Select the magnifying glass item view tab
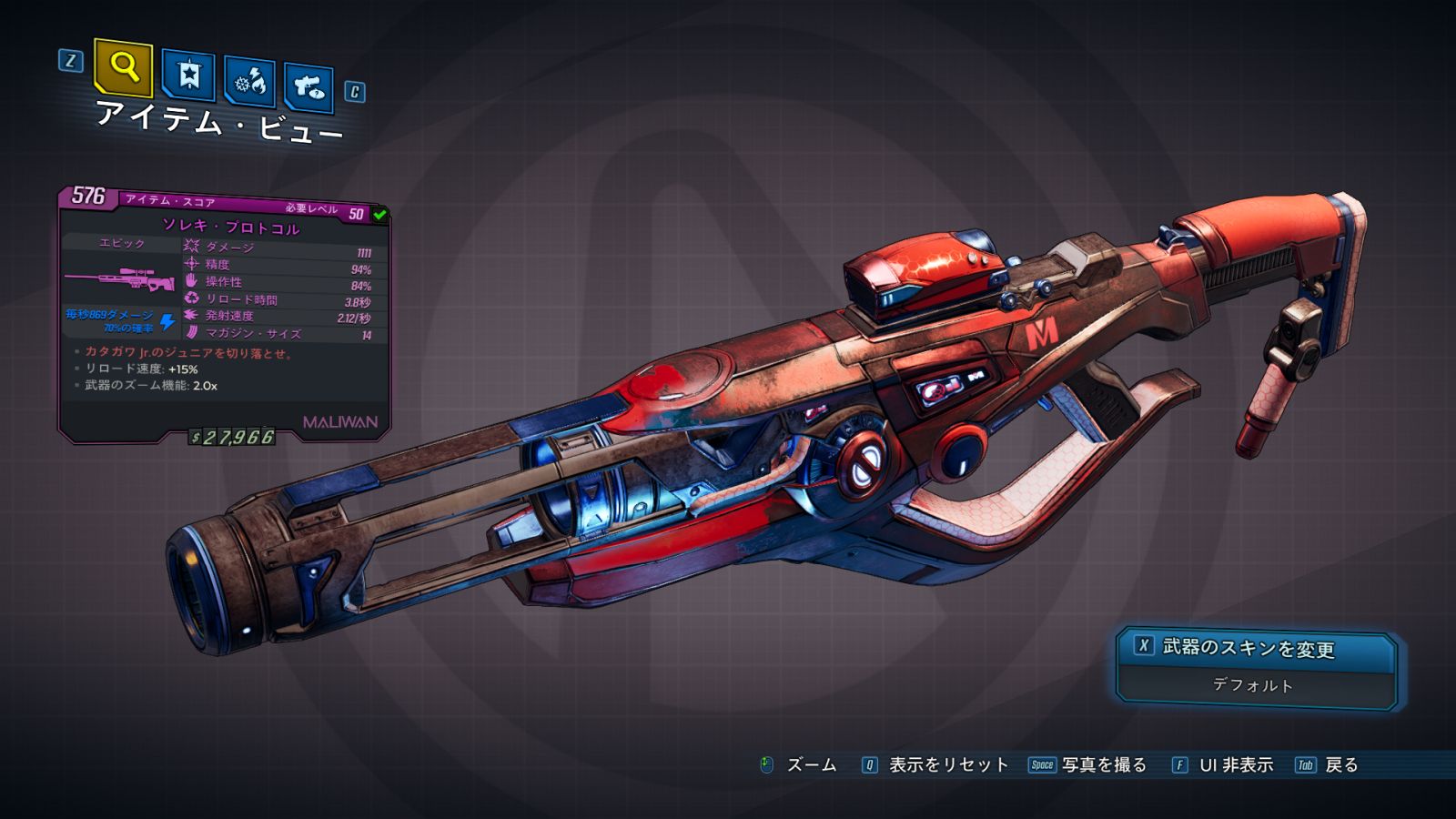This screenshot has width=1456, height=819. tap(123, 67)
